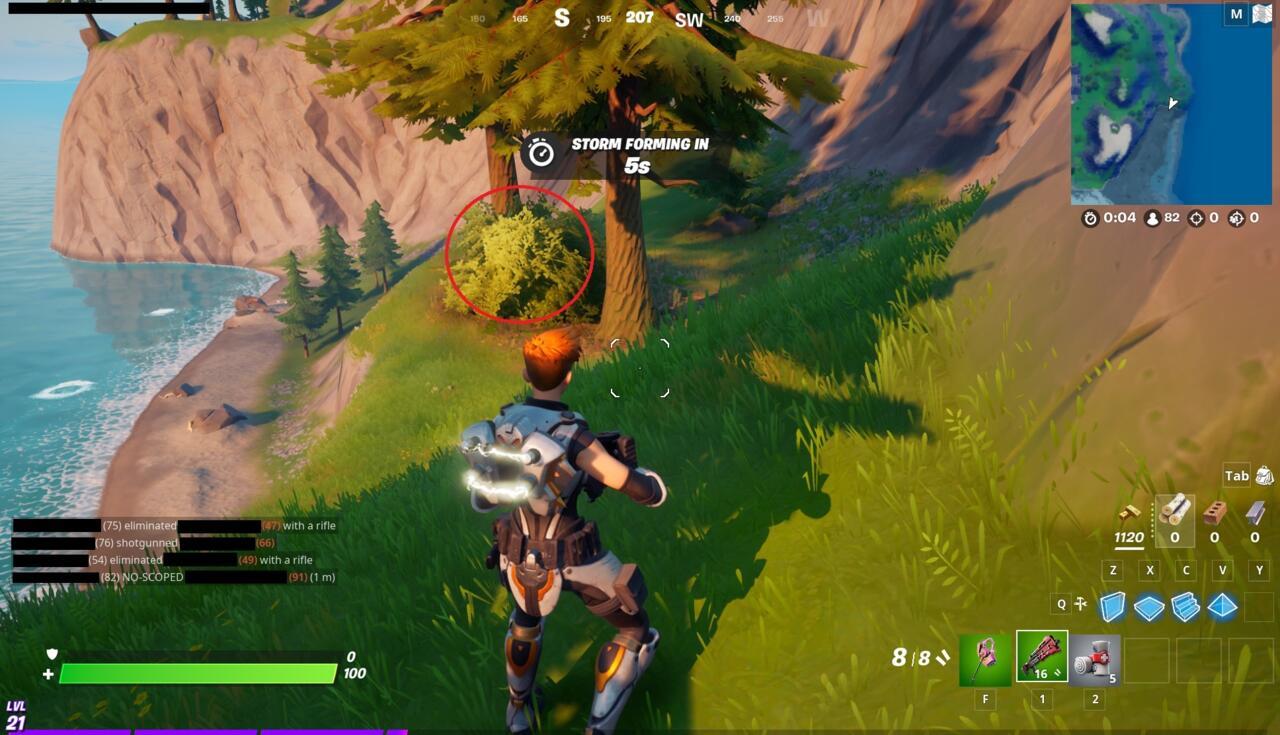This screenshot has width=1280, height=735.
Task: Click the Tab inventory key label
Action: (1238, 476)
